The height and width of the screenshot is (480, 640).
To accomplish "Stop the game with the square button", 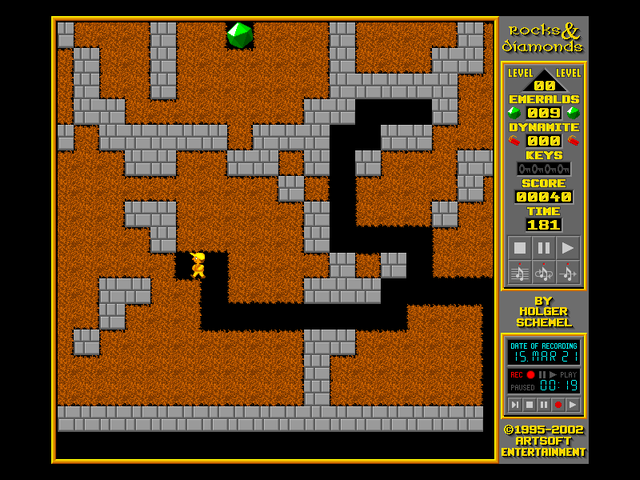I will (x=519, y=248).
